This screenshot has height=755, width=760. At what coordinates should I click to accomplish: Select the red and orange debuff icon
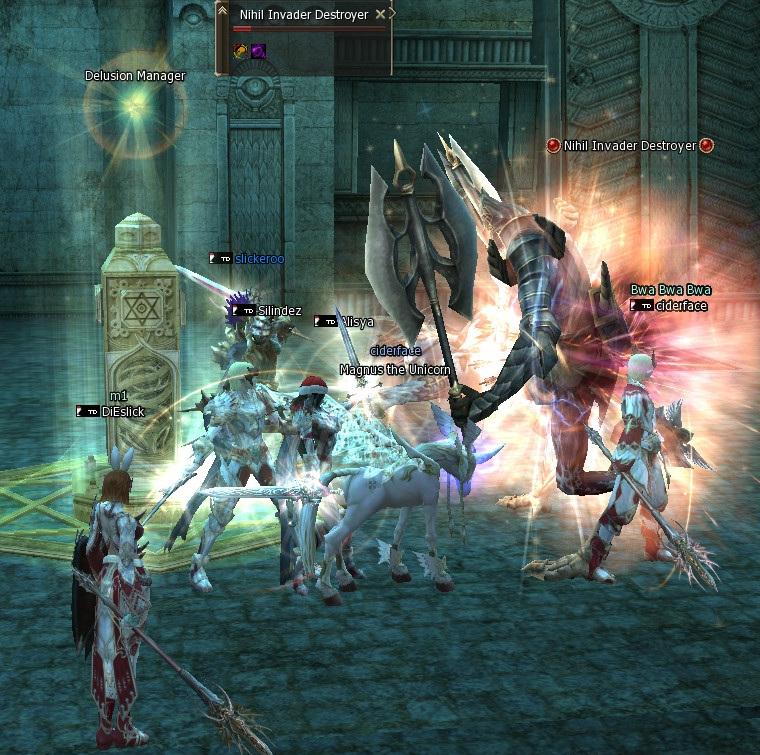click(x=241, y=50)
